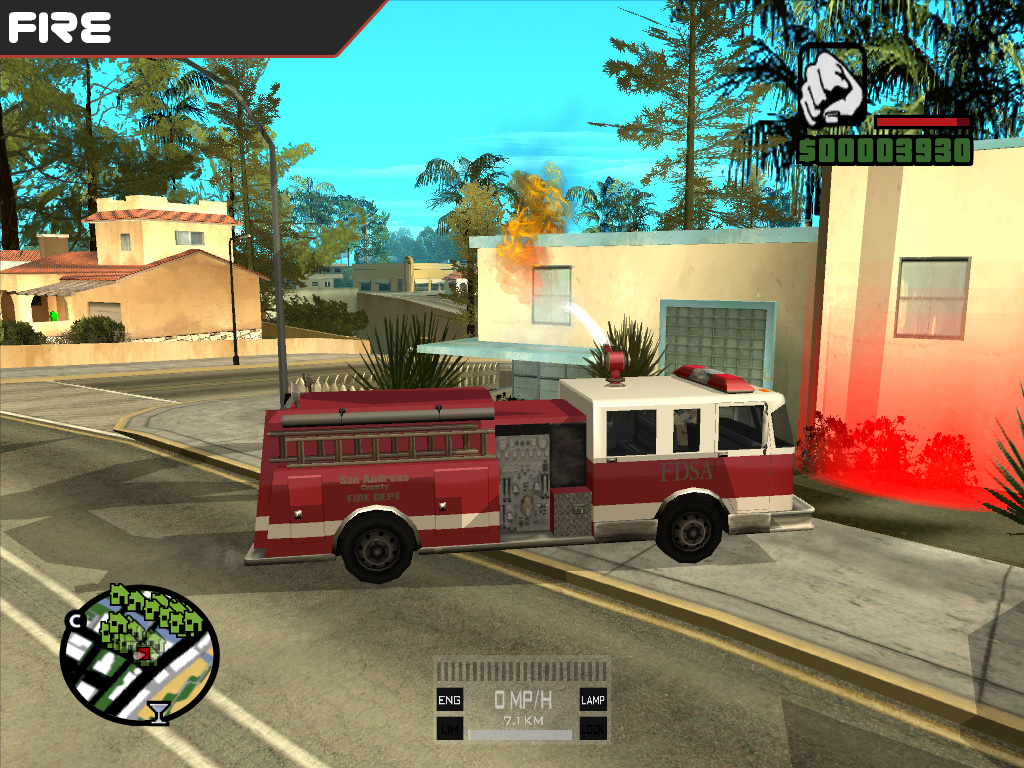Click the fist weapon icon
Screen dimensions: 1024x768
coord(832,88)
